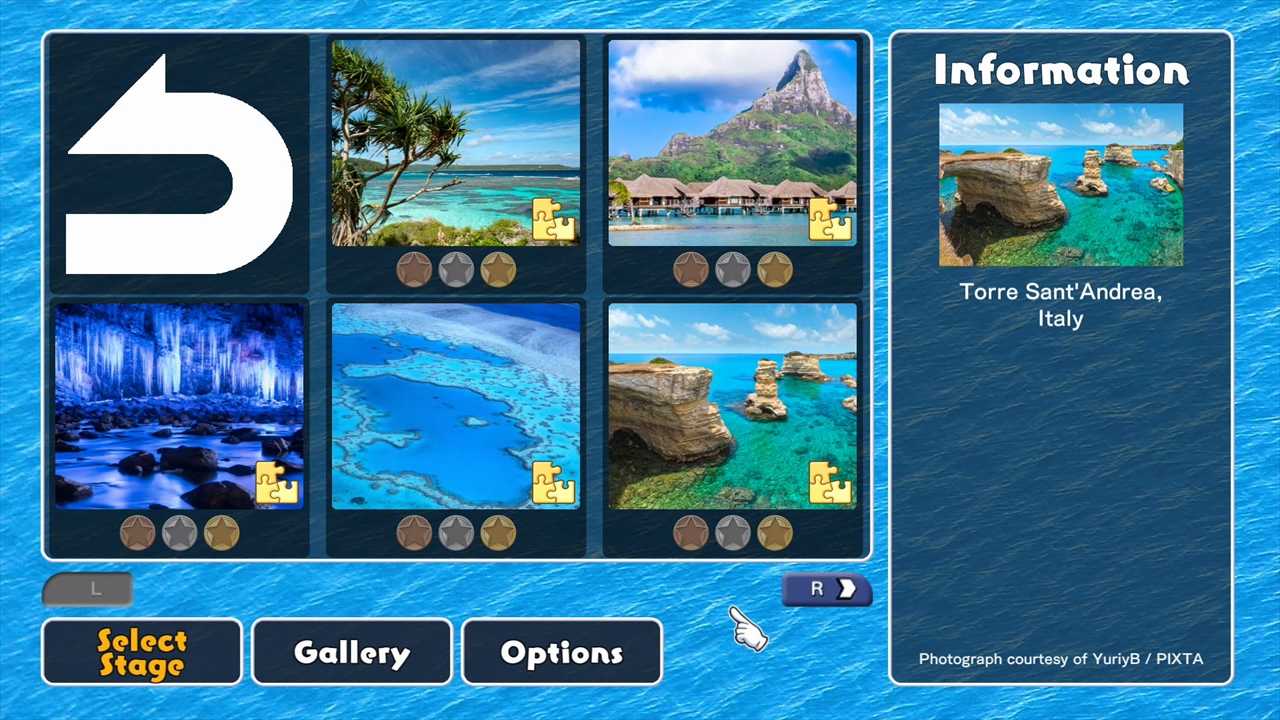This screenshot has width=1280, height=720.
Task: Open the puzzle piece icon on the palm beach stage
Action: click(554, 218)
